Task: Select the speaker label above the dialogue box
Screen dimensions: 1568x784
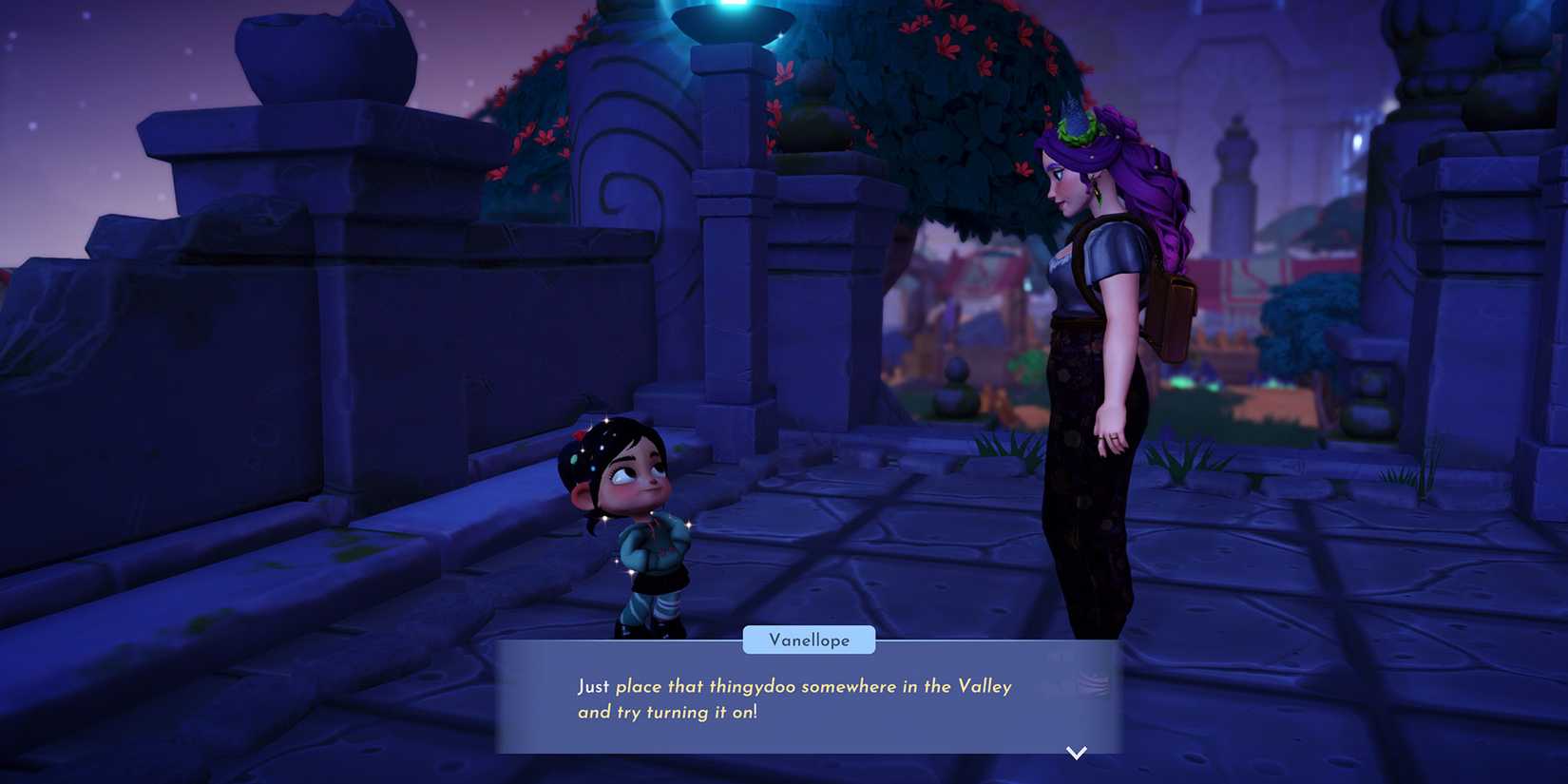Action: (809, 640)
